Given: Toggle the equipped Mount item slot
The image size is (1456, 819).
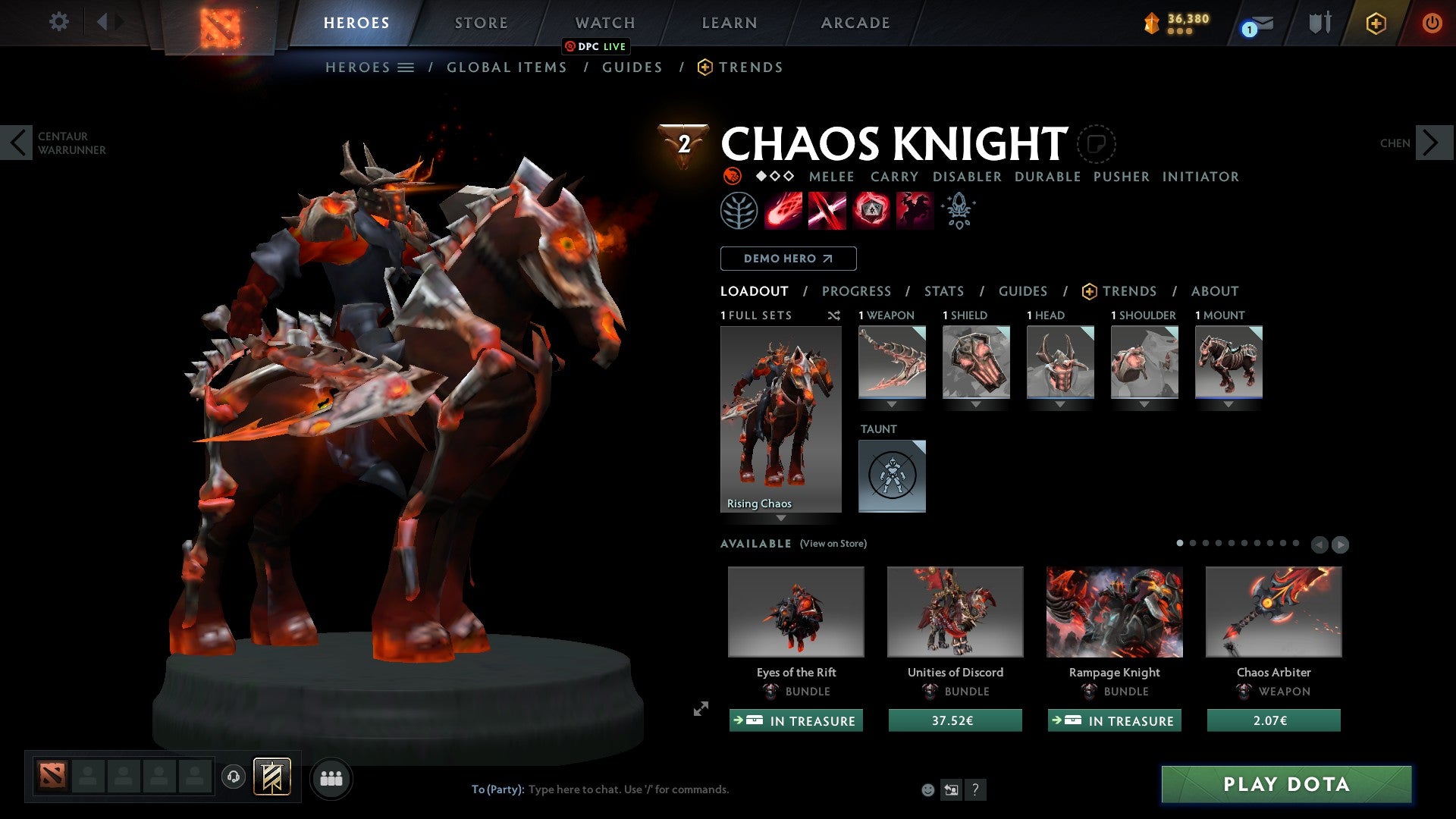Looking at the screenshot, I should click(x=1228, y=362).
